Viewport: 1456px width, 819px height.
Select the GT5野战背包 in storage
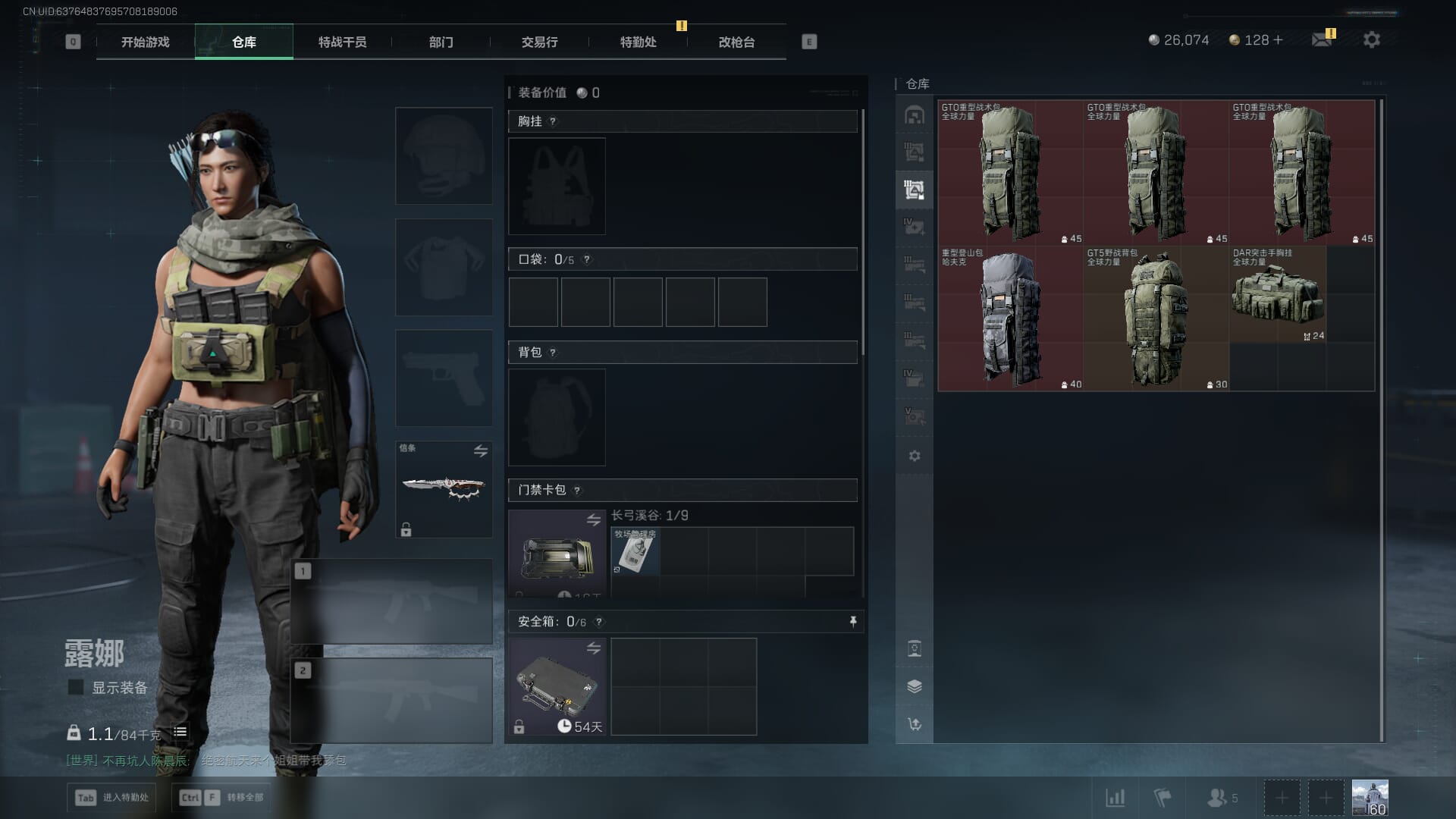point(1156,318)
